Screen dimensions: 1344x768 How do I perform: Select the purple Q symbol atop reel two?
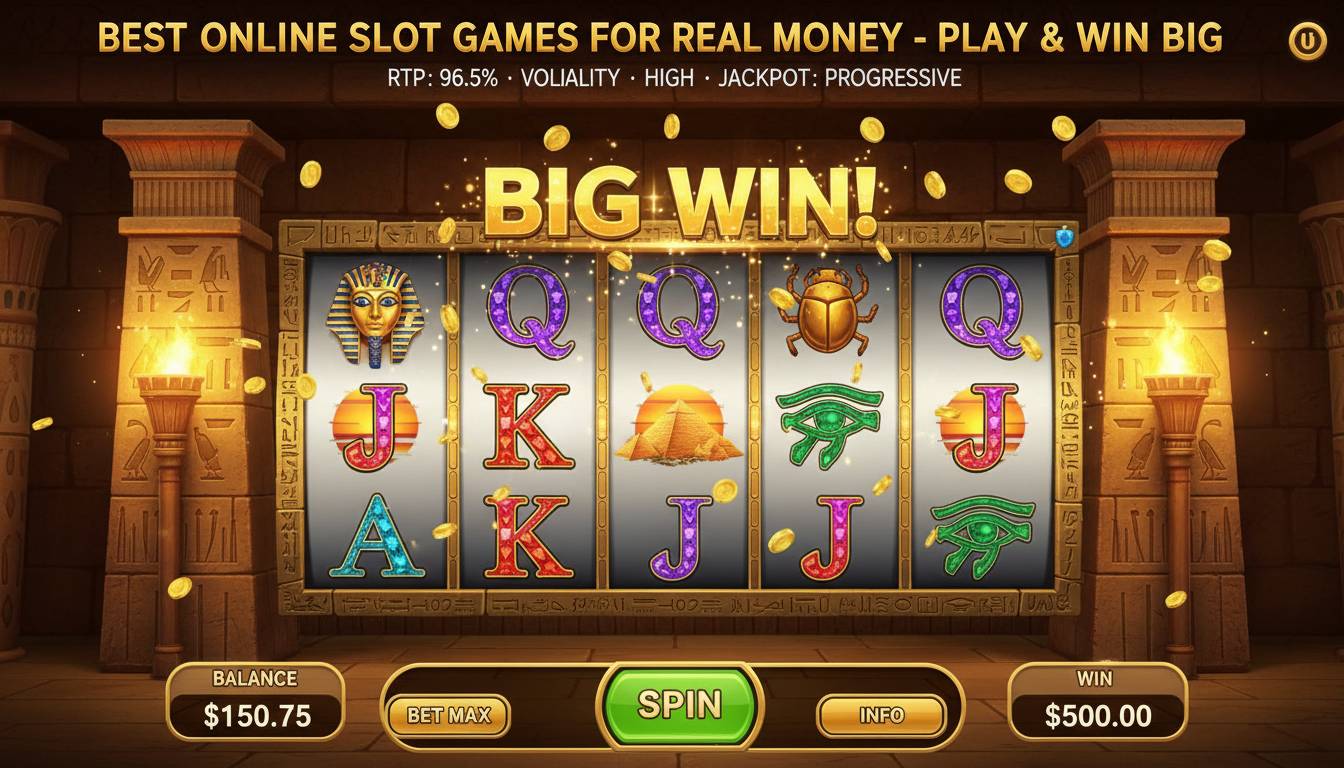pos(530,312)
